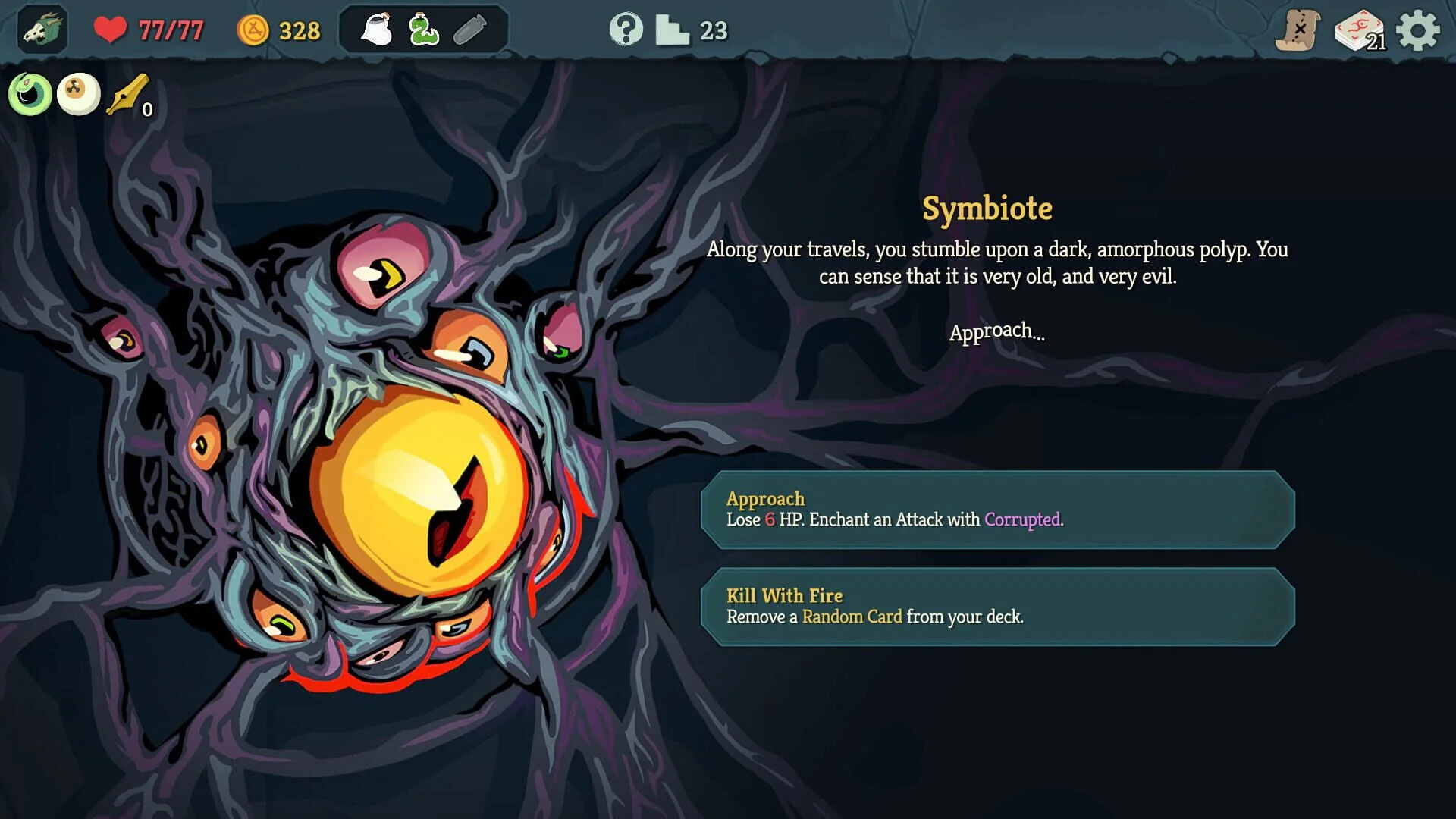Viewport: 1456px width, 819px height.
Task: Click the white bottled ghost potion
Action: (x=377, y=29)
